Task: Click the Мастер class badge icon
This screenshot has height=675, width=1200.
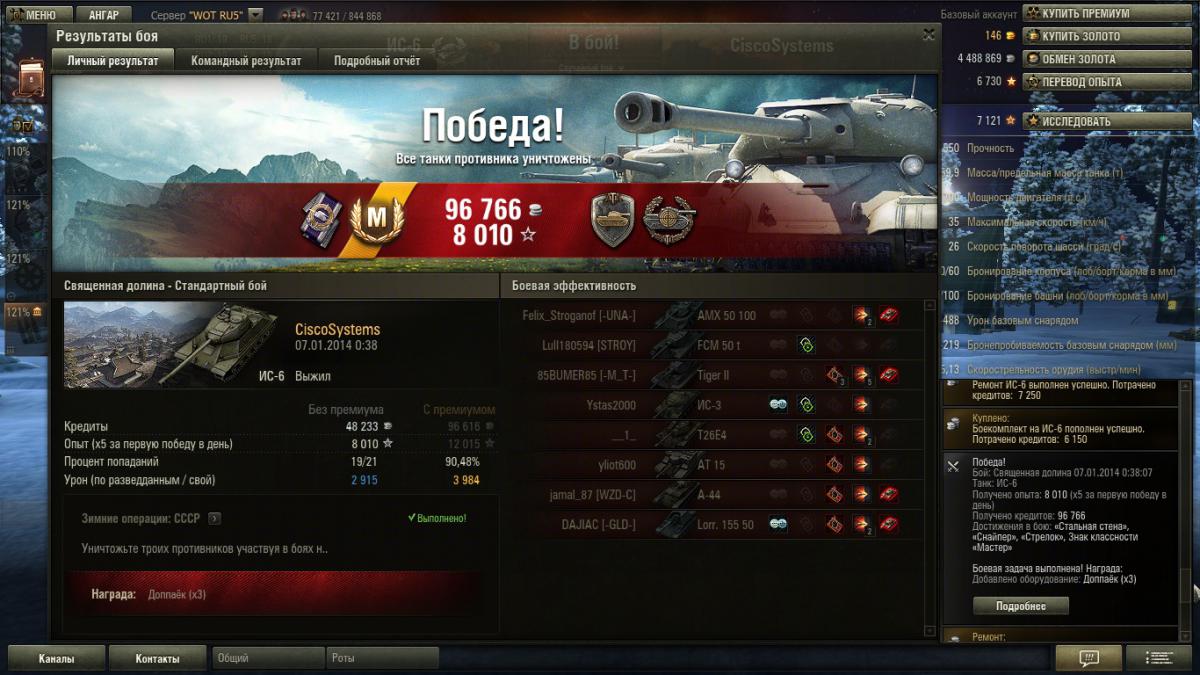Action: 376,217
